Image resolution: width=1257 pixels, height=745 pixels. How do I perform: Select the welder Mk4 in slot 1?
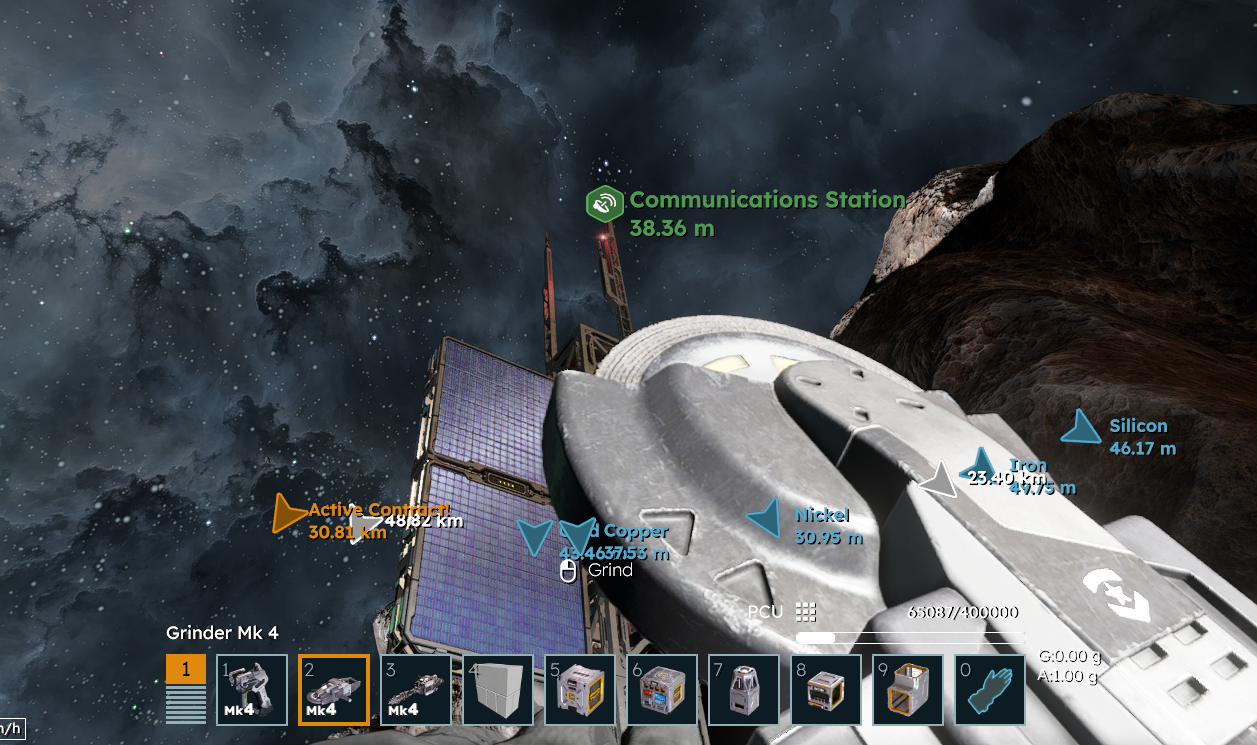253,689
